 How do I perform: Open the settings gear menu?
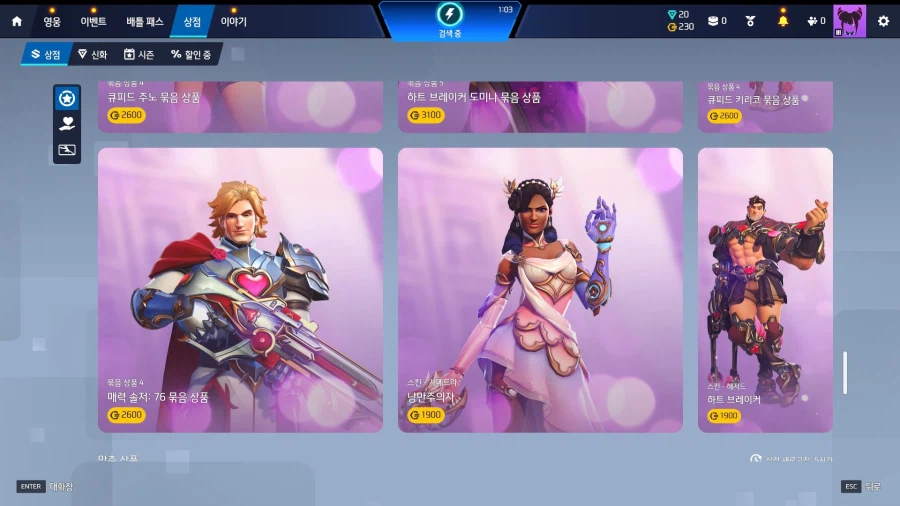pyautogui.click(x=883, y=21)
